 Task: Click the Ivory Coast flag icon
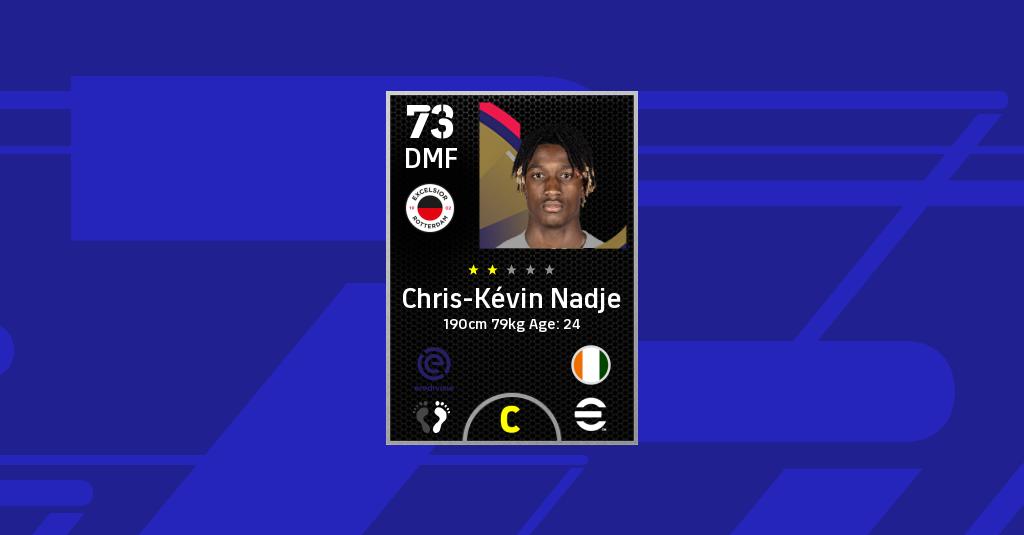coord(591,365)
